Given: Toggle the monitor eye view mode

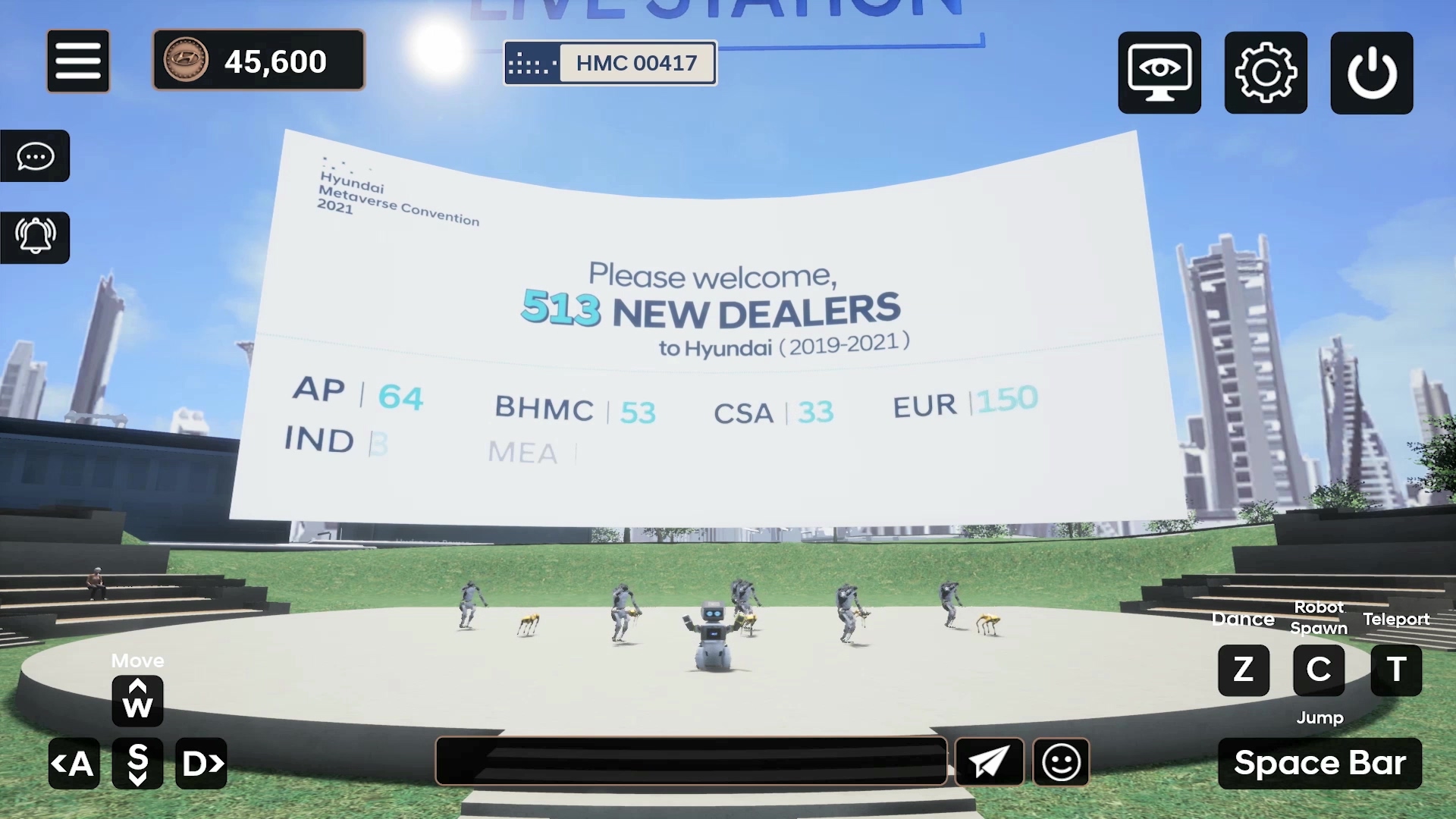Looking at the screenshot, I should tap(1159, 73).
